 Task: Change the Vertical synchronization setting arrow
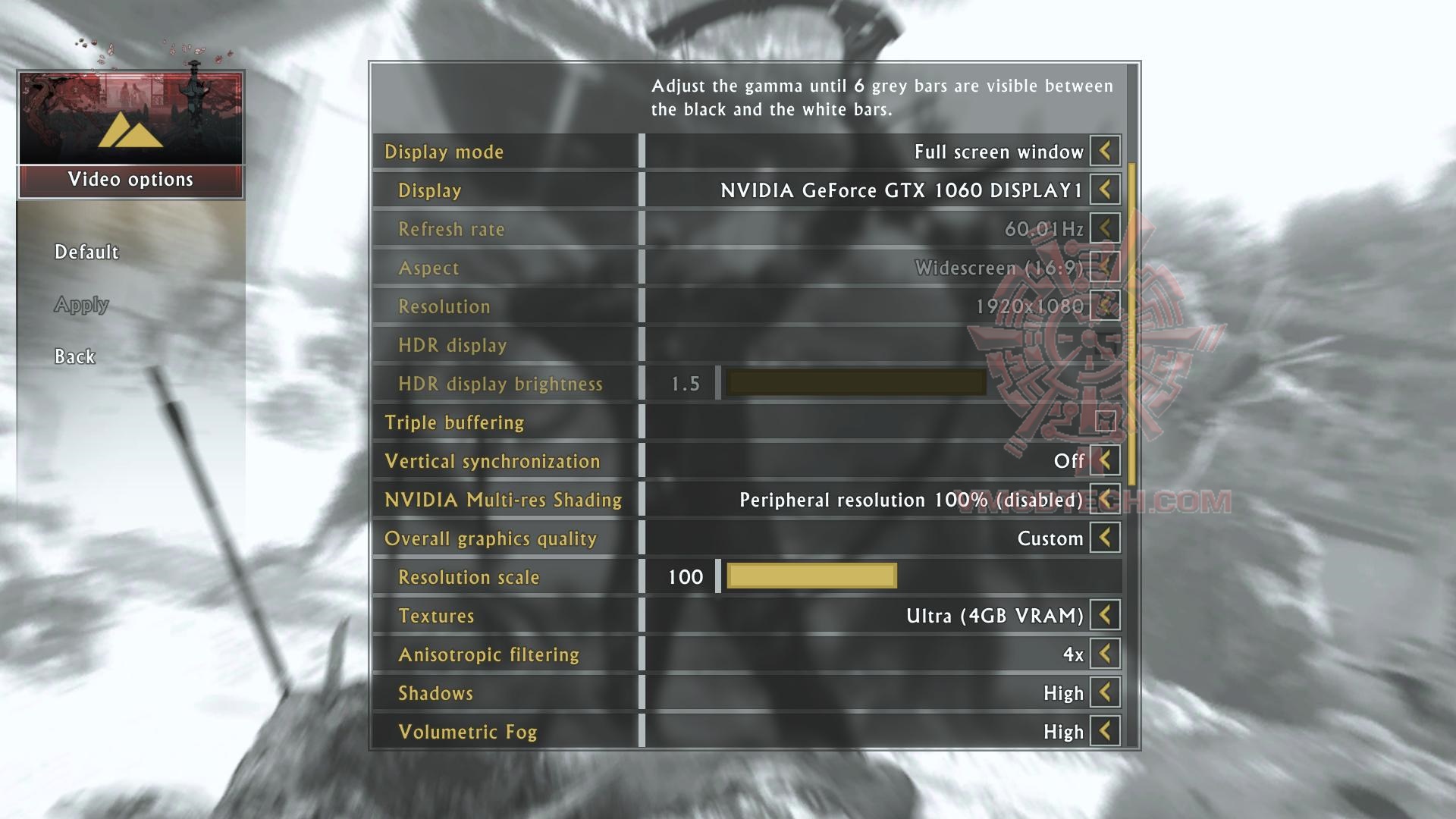coord(1105,460)
